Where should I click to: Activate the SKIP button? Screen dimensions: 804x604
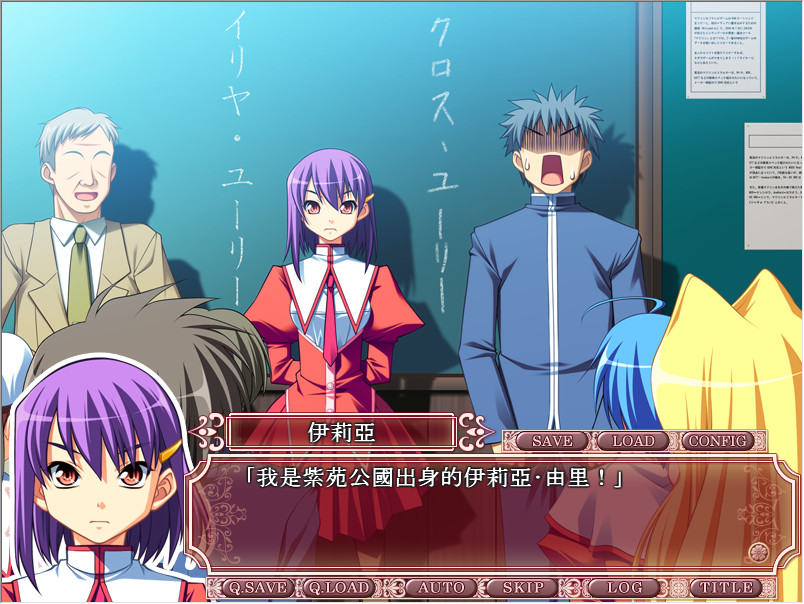523,588
